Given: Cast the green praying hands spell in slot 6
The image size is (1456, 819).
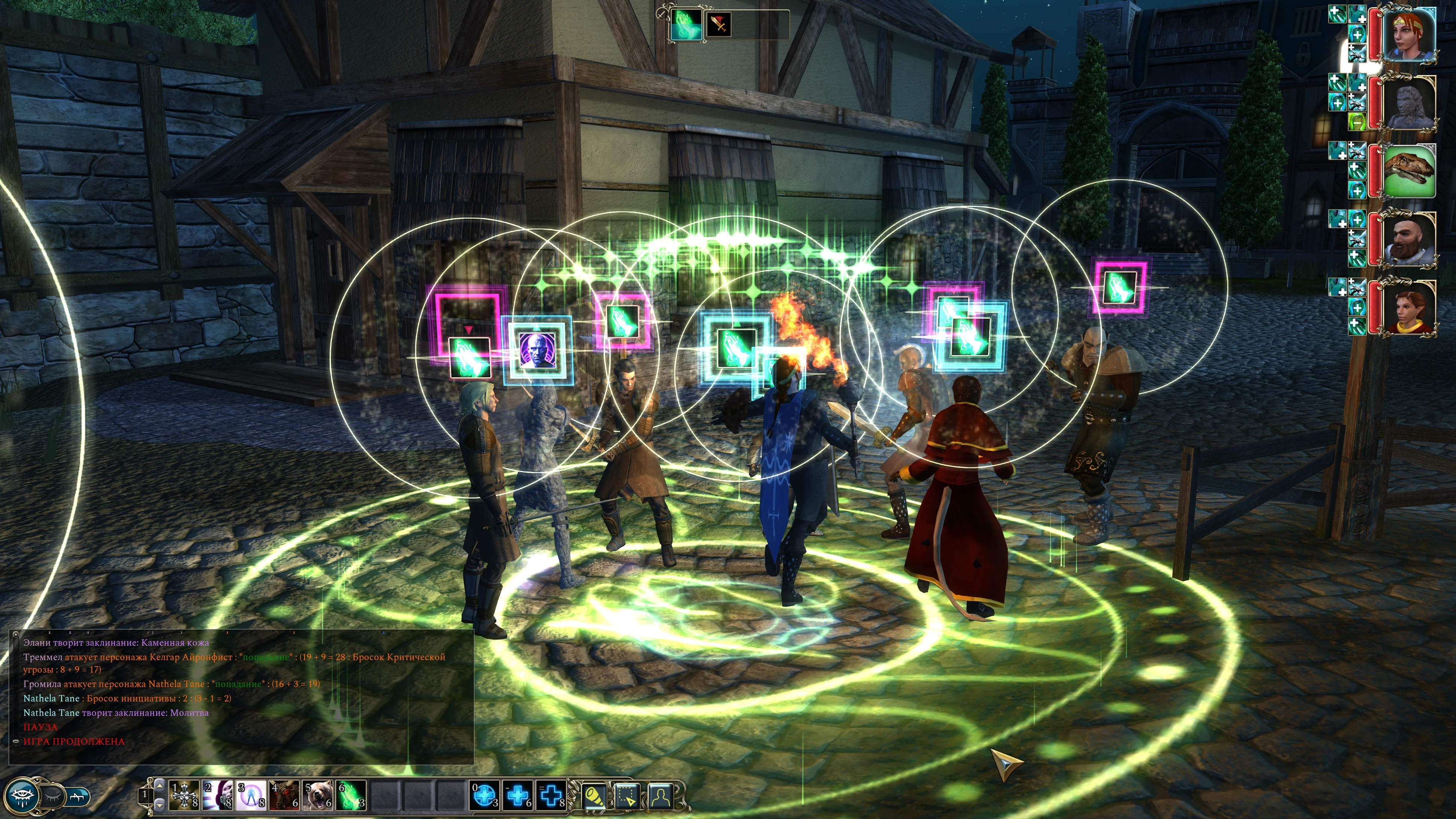Looking at the screenshot, I should (x=351, y=795).
